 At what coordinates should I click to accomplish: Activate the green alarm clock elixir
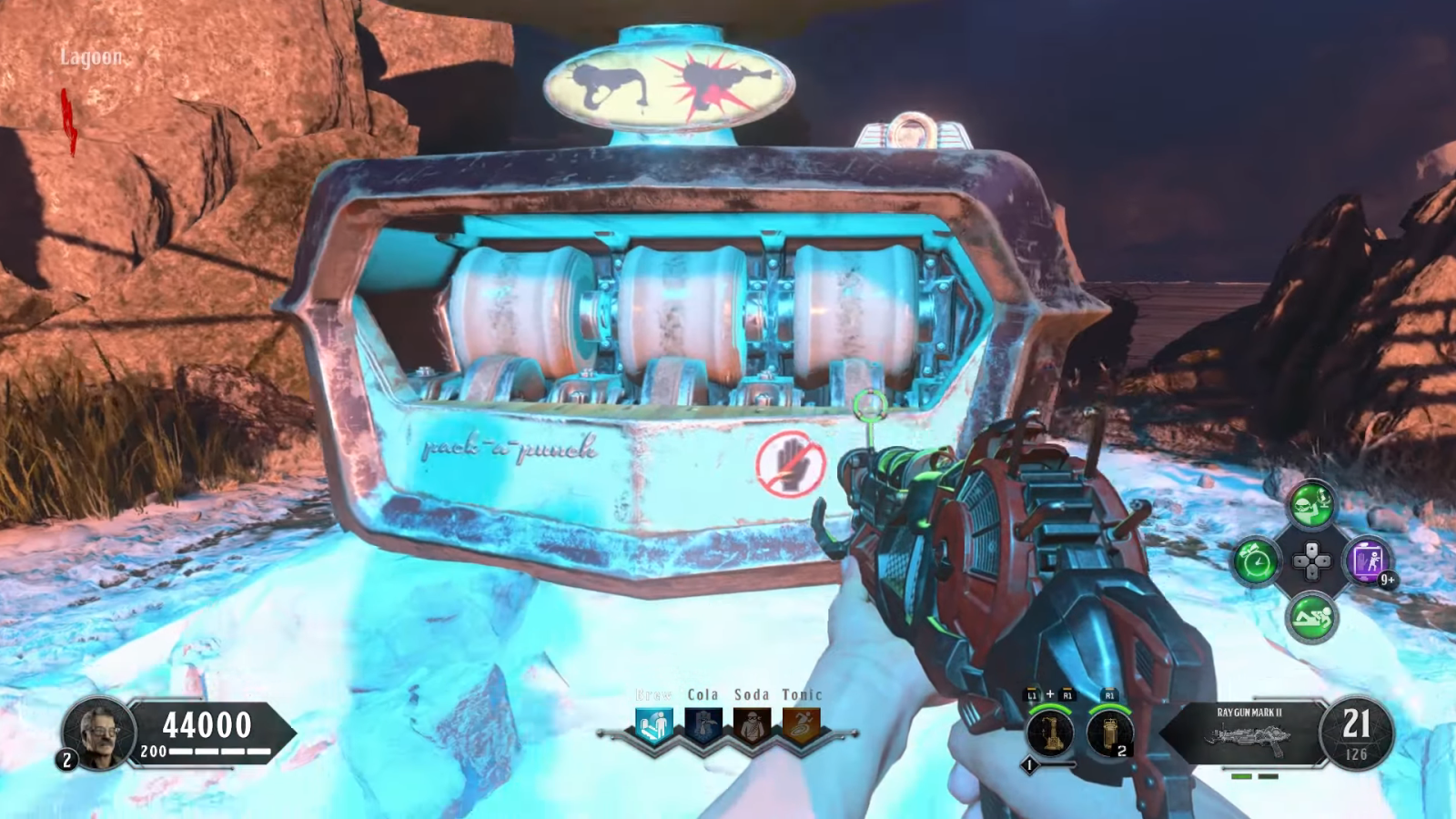point(1256,561)
